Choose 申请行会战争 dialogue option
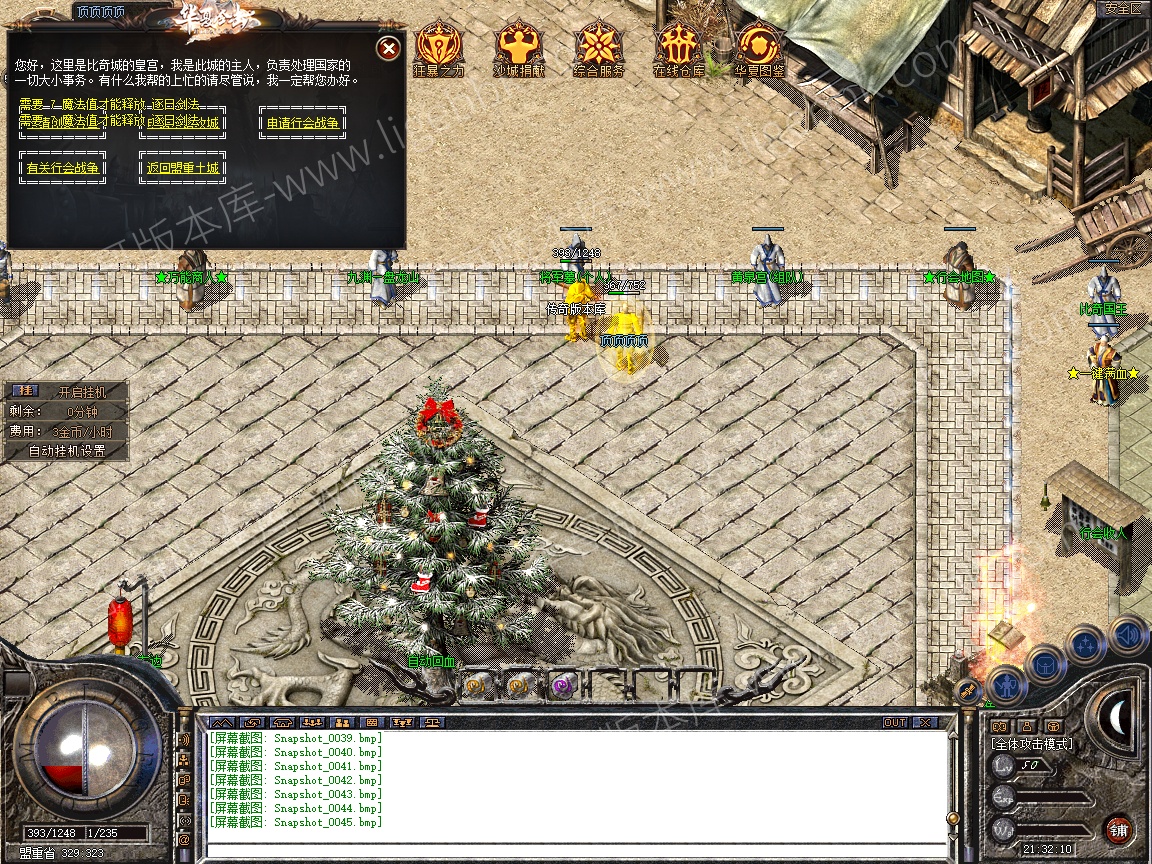The height and width of the screenshot is (864, 1152). coord(302,123)
